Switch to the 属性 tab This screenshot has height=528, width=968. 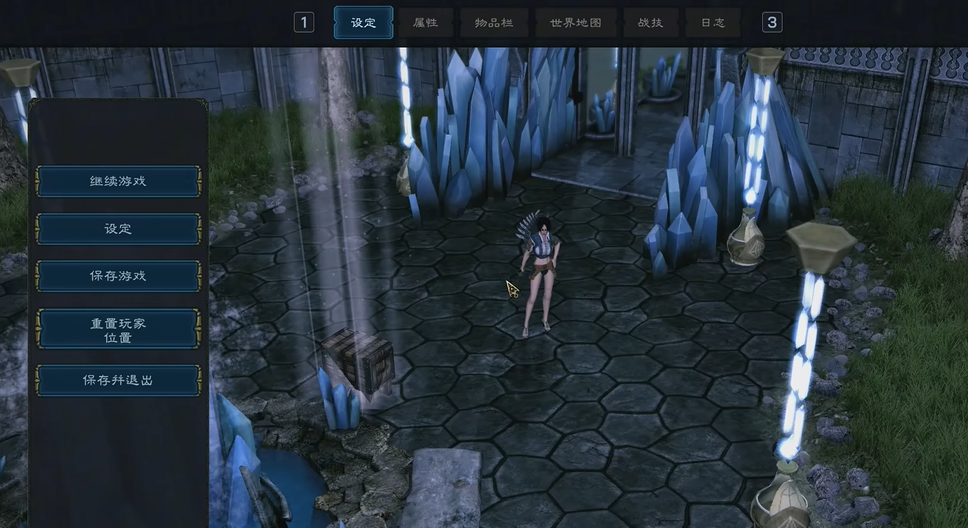[425, 22]
